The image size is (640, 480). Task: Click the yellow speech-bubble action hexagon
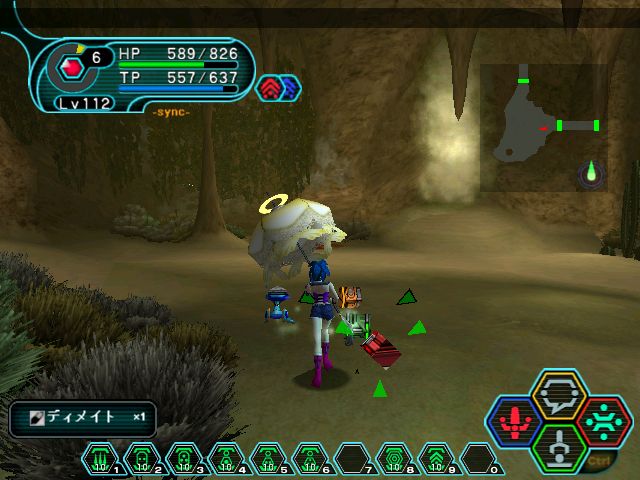pos(558,394)
